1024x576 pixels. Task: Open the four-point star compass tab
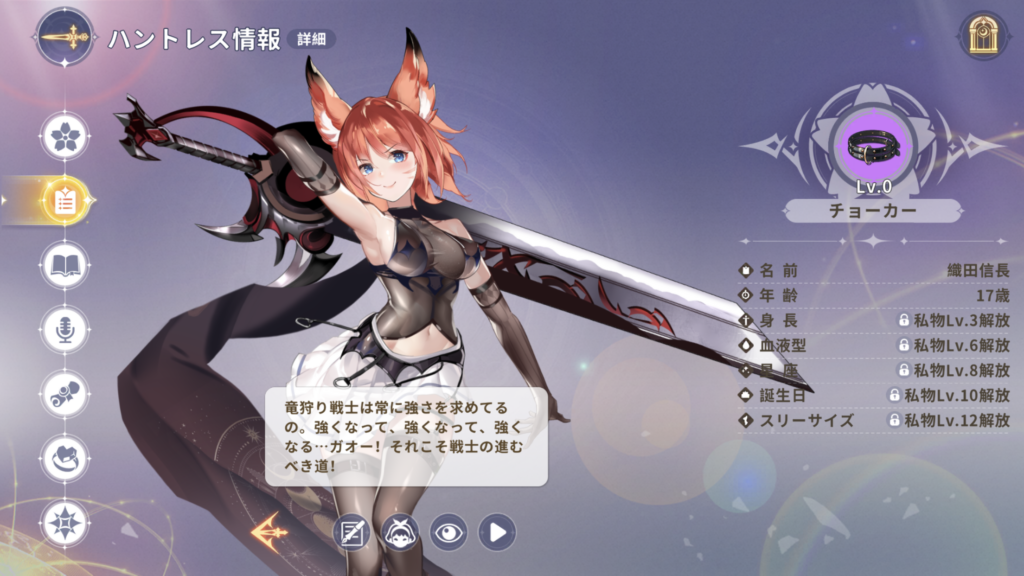[x=65, y=523]
